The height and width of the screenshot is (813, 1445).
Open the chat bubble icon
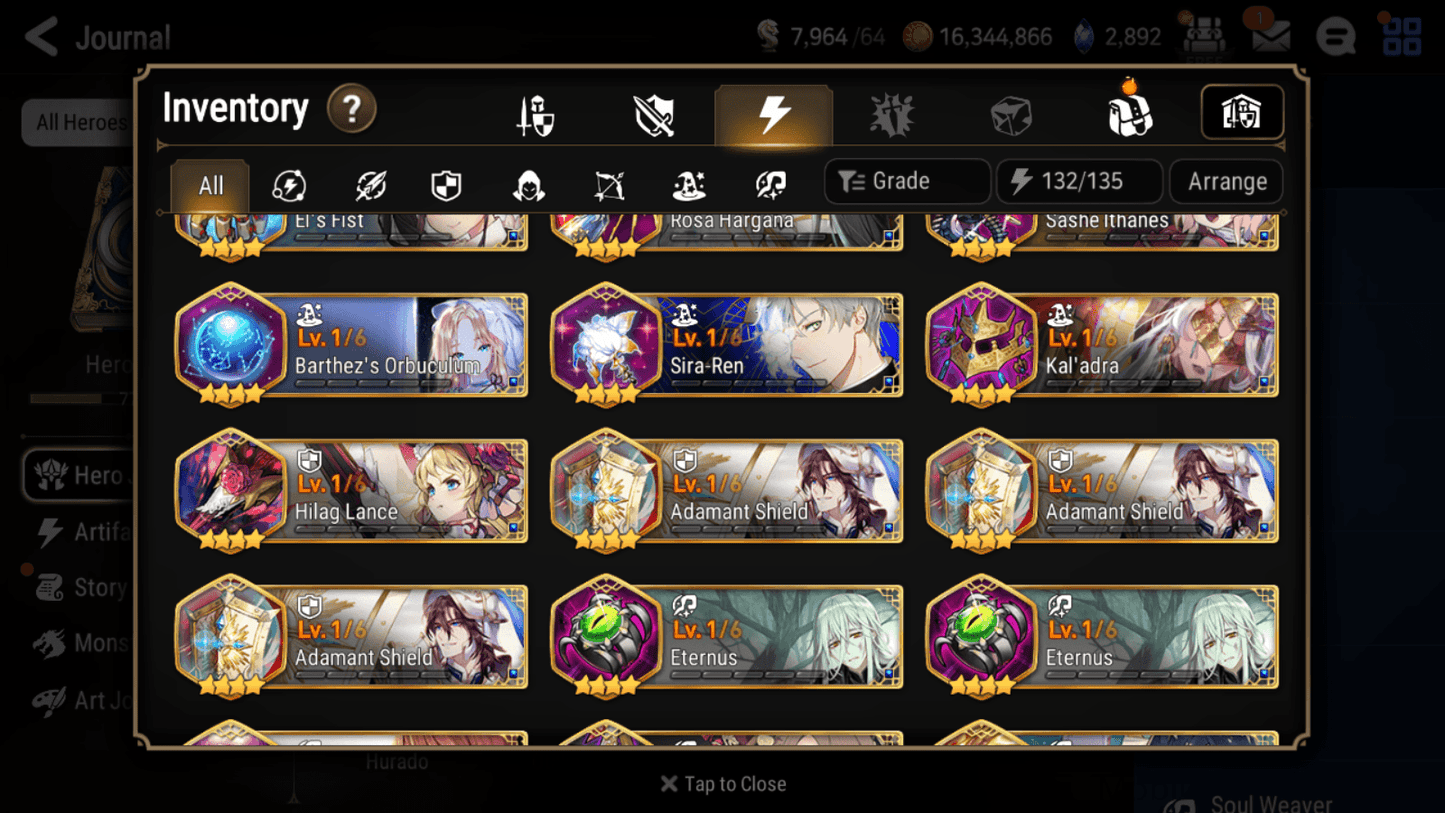(x=1337, y=36)
